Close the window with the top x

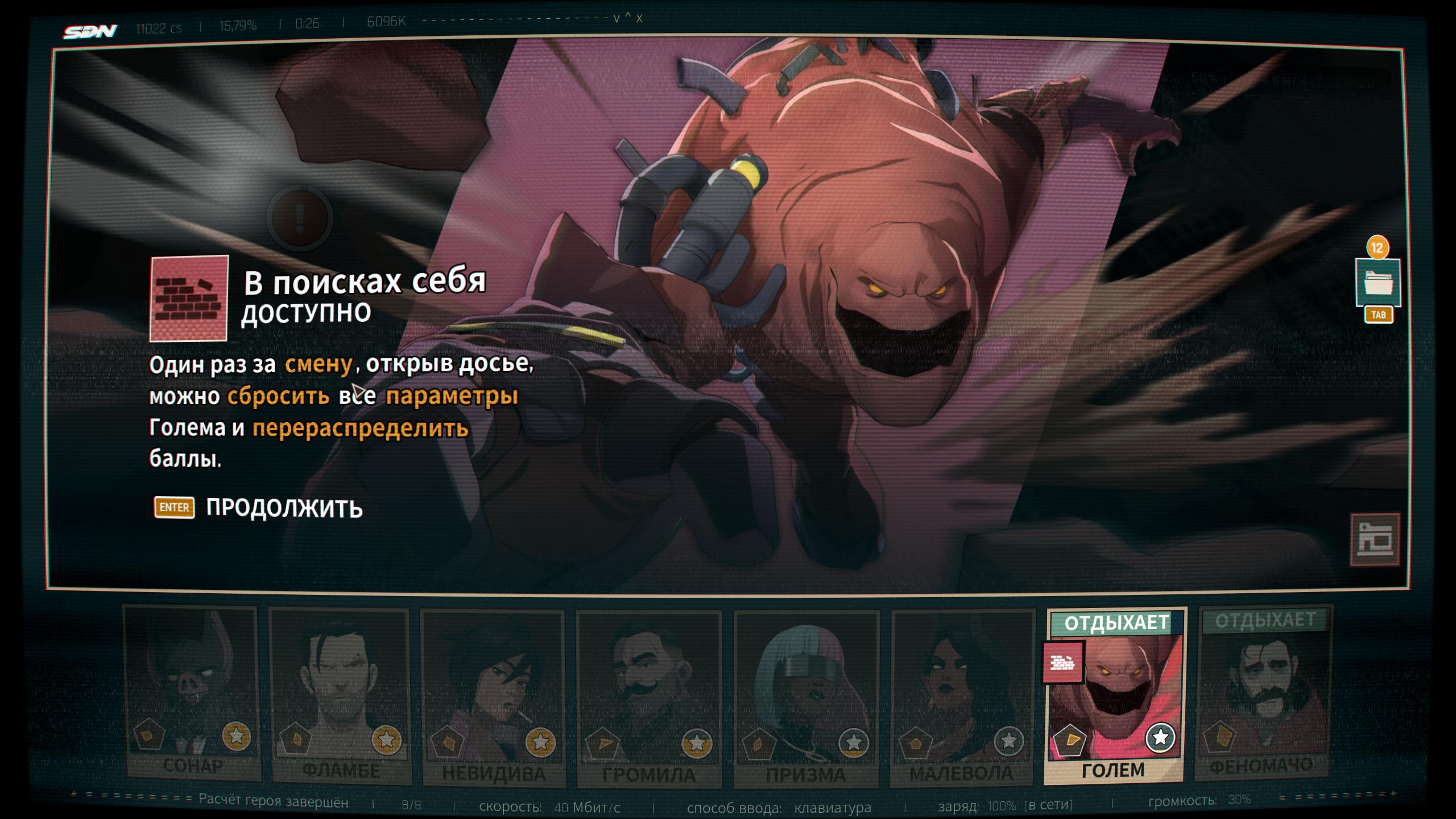click(639, 18)
